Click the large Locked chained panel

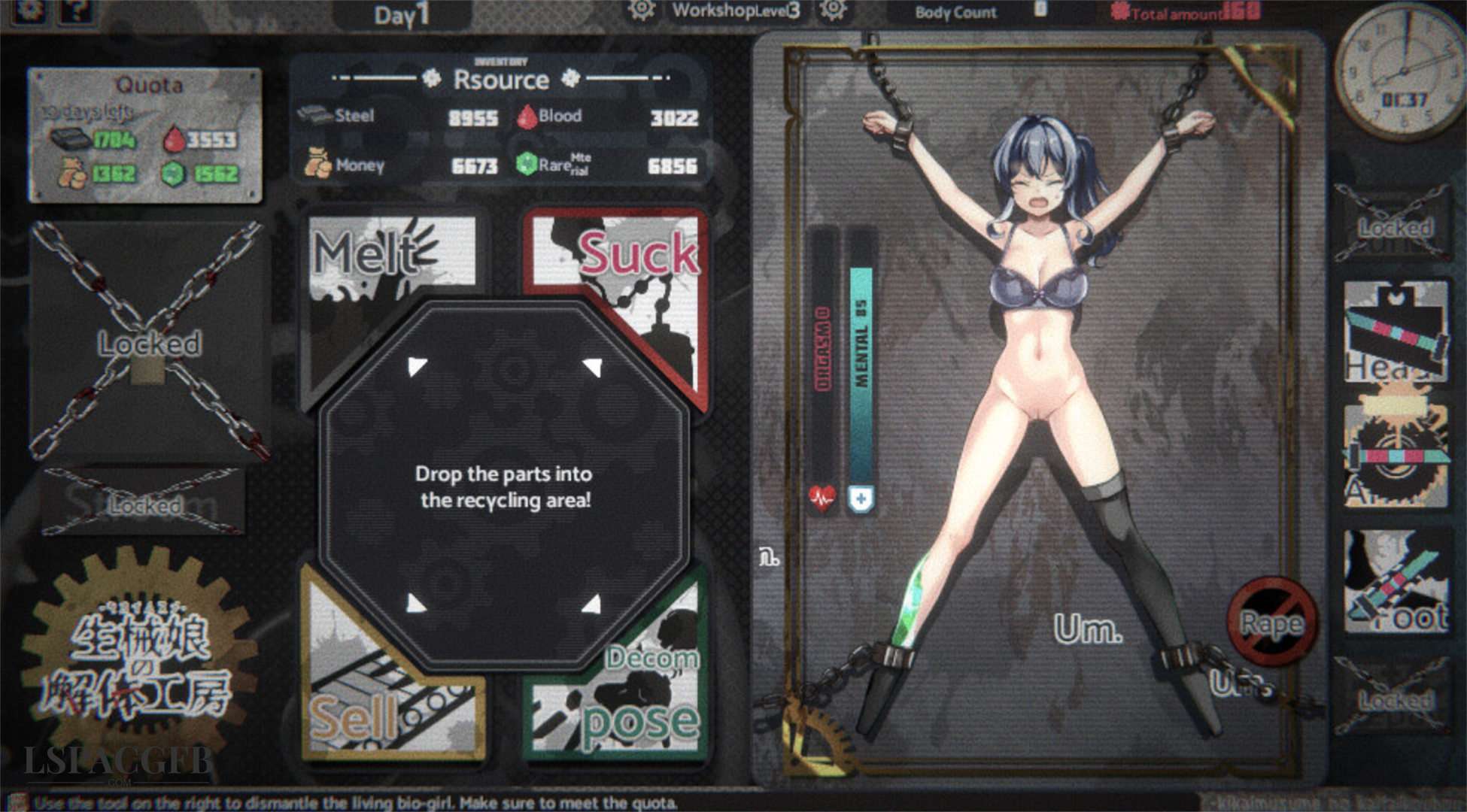[x=149, y=342]
